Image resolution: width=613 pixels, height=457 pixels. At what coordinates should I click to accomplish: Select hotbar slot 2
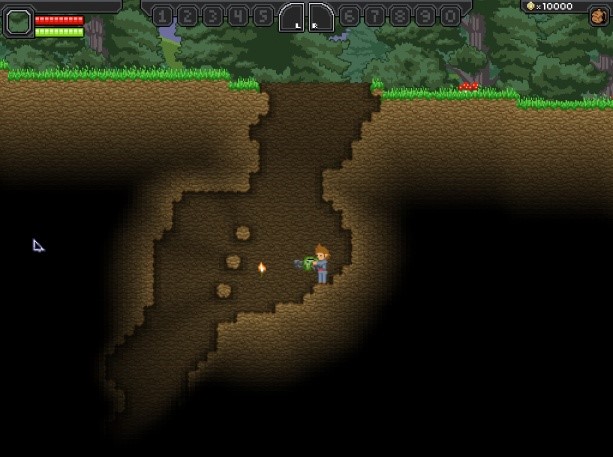(188, 16)
